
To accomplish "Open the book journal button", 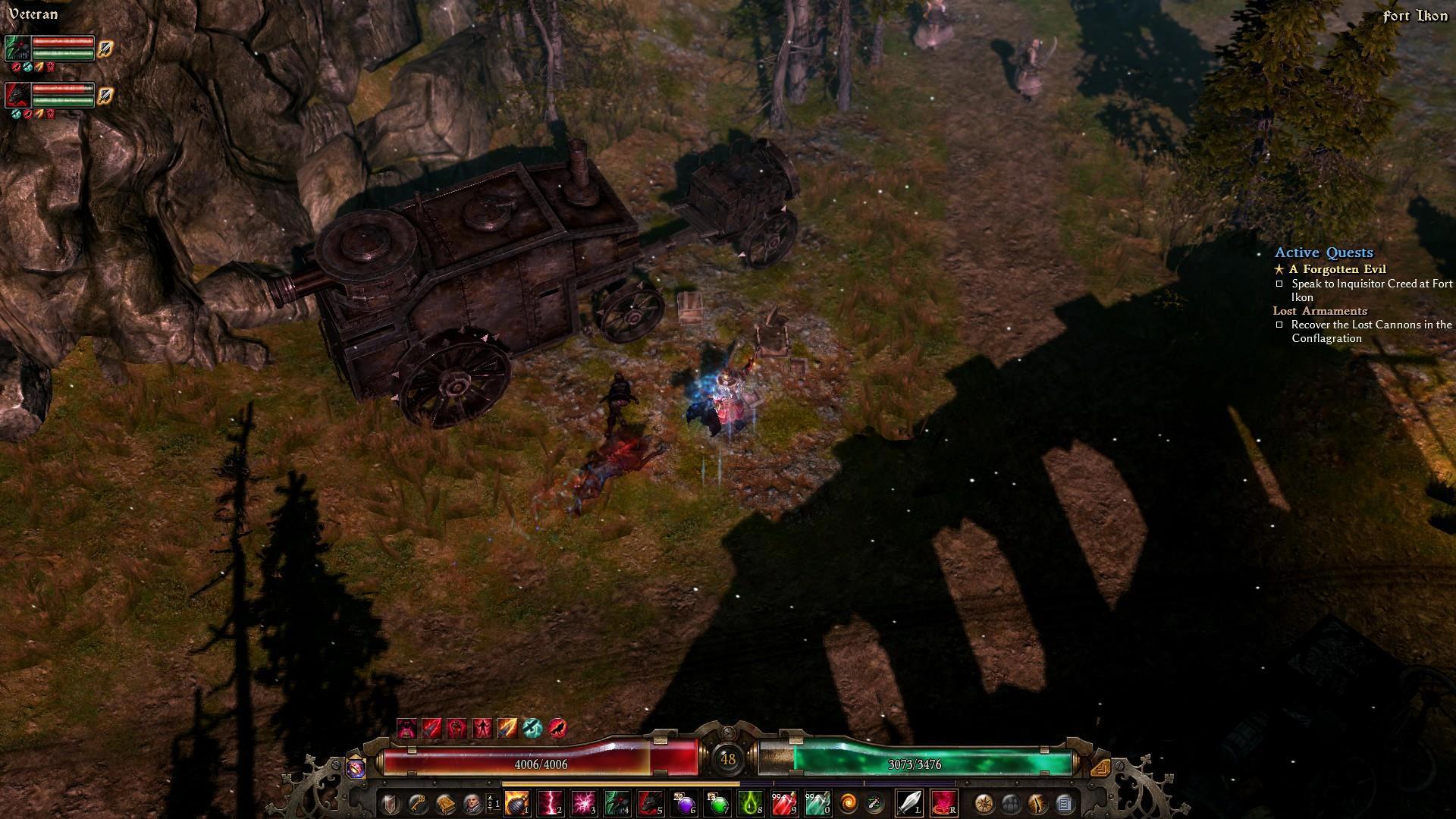I will (444, 802).
